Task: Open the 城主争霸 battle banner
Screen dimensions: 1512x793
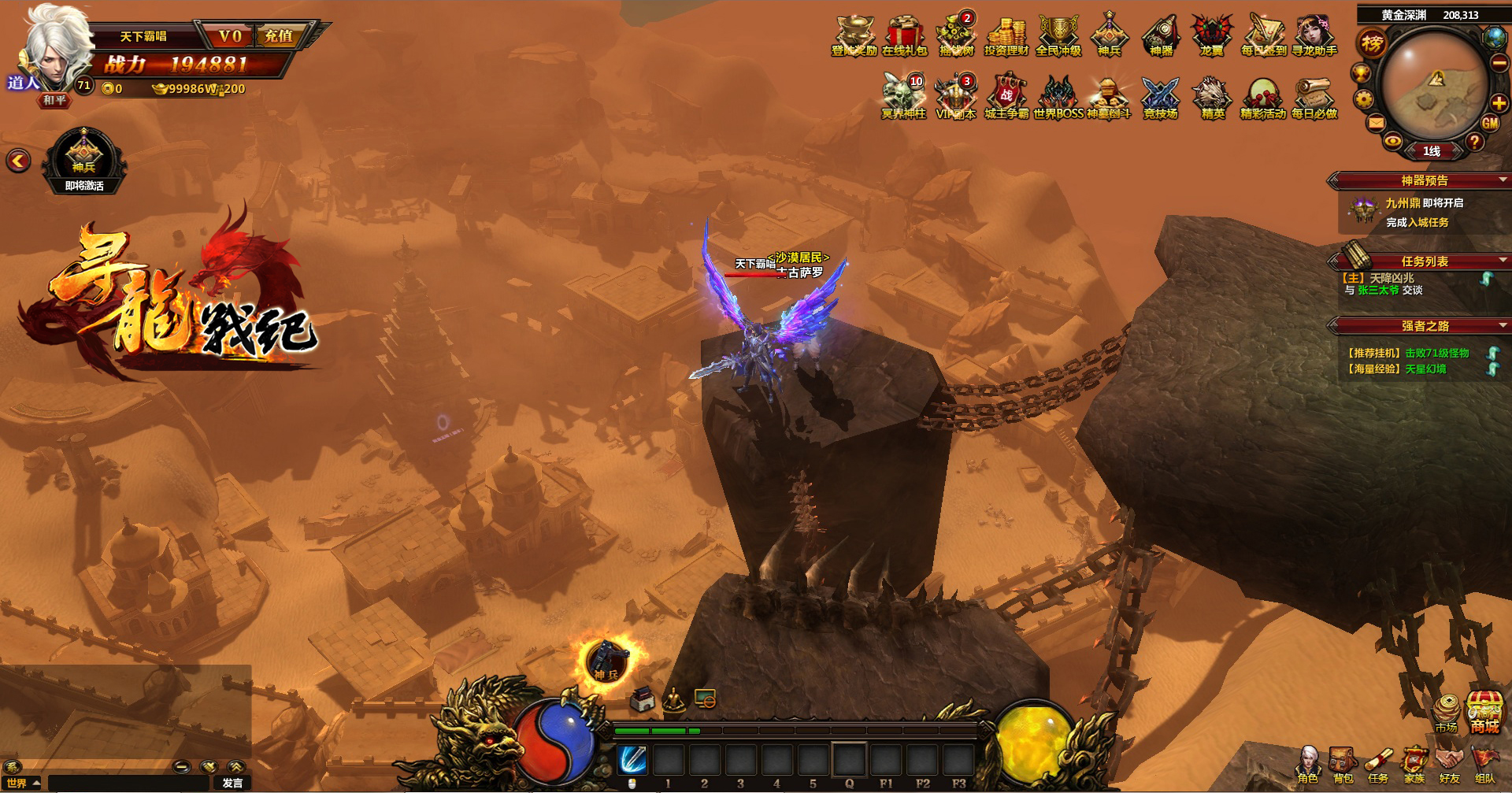Action: [x=1006, y=98]
